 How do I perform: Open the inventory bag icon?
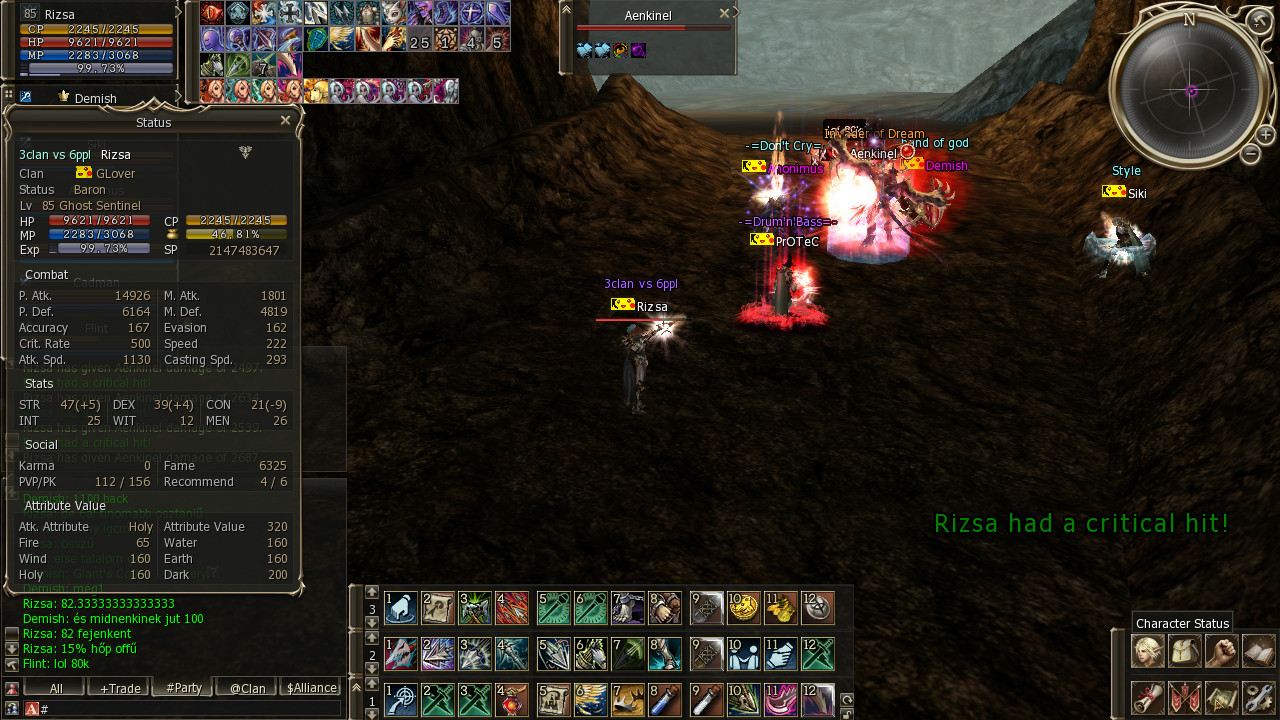pos(1184,651)
